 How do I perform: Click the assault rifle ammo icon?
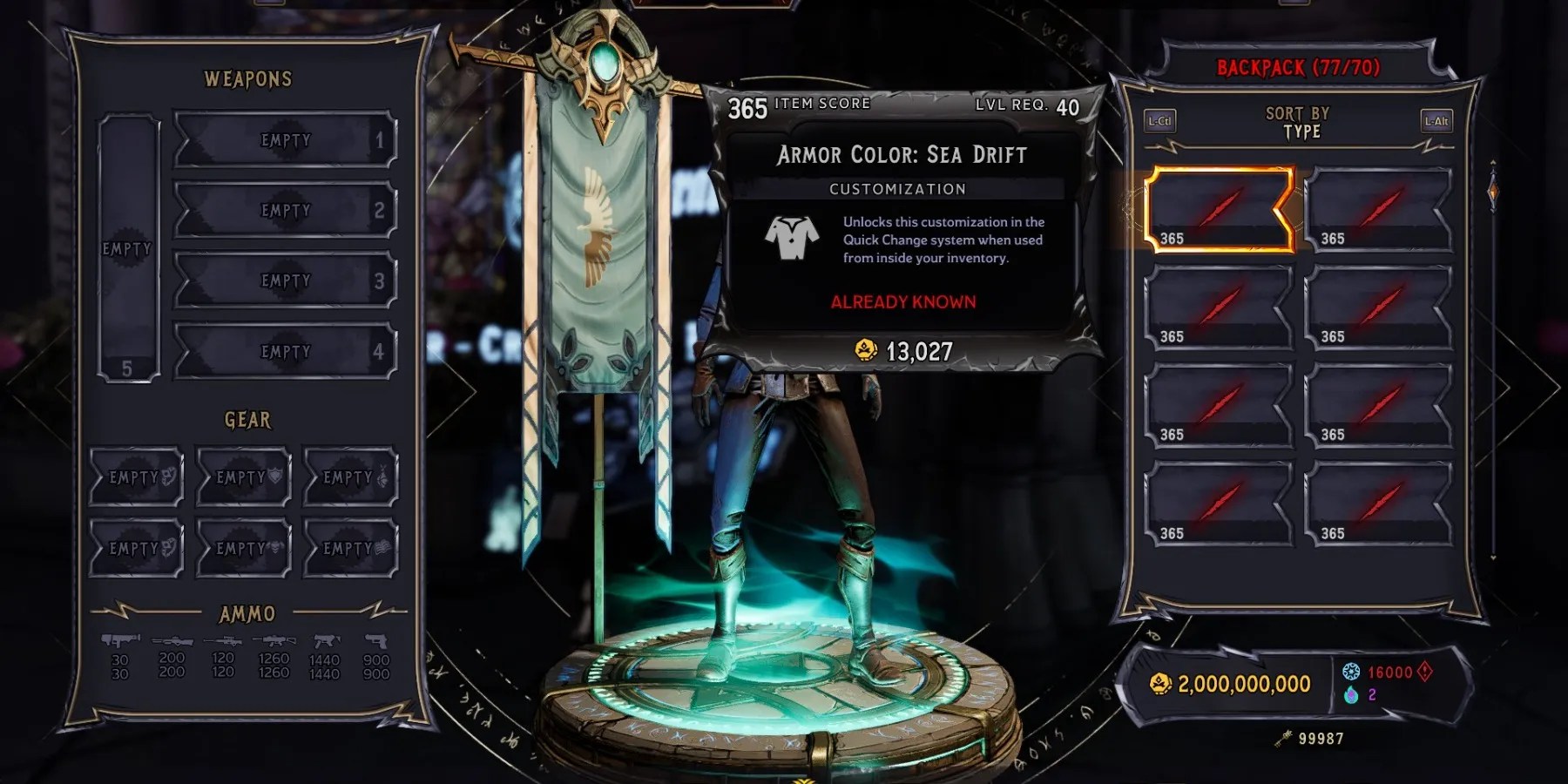coord(273,641)
